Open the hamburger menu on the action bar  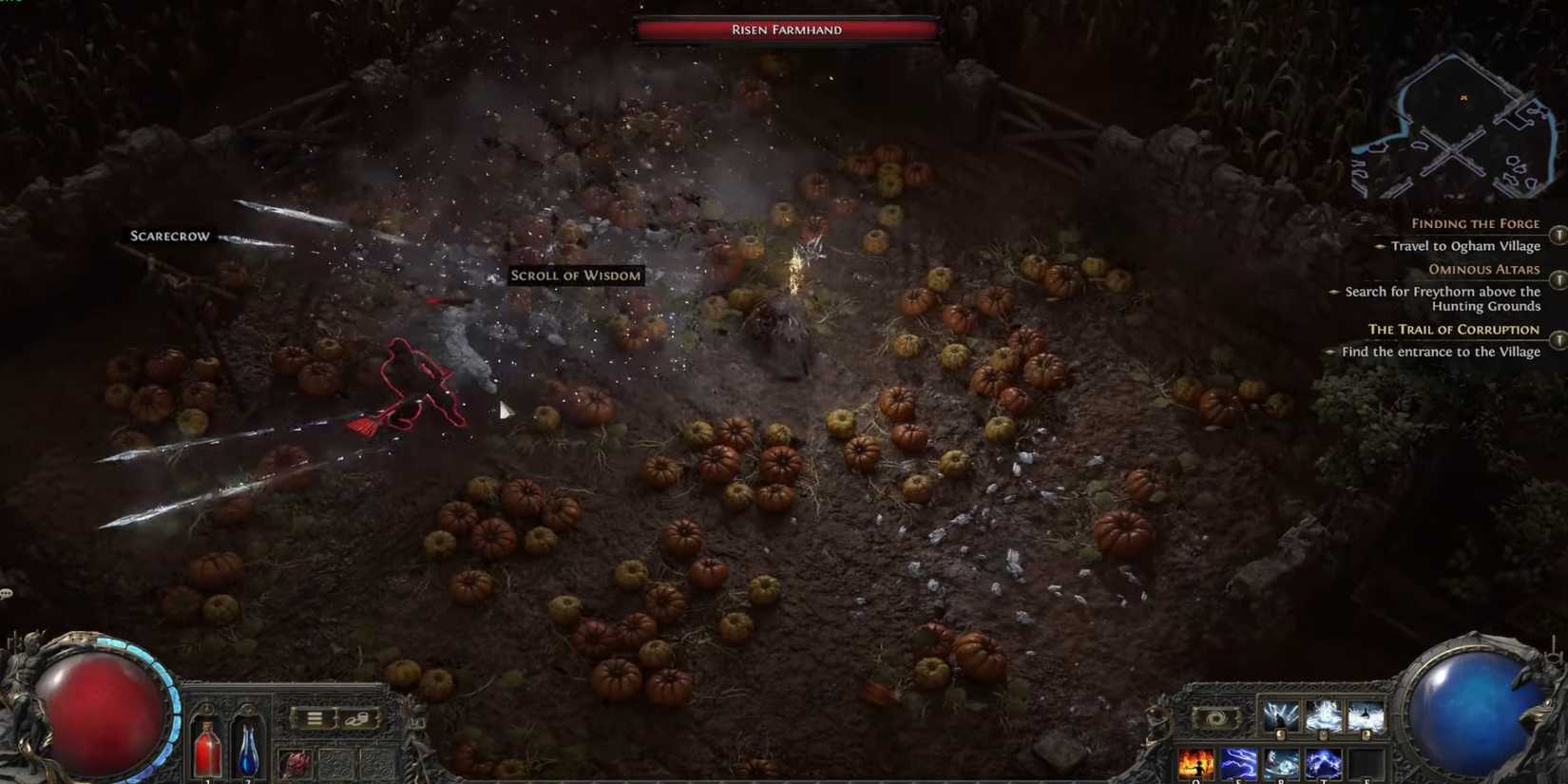pos(315,717)
